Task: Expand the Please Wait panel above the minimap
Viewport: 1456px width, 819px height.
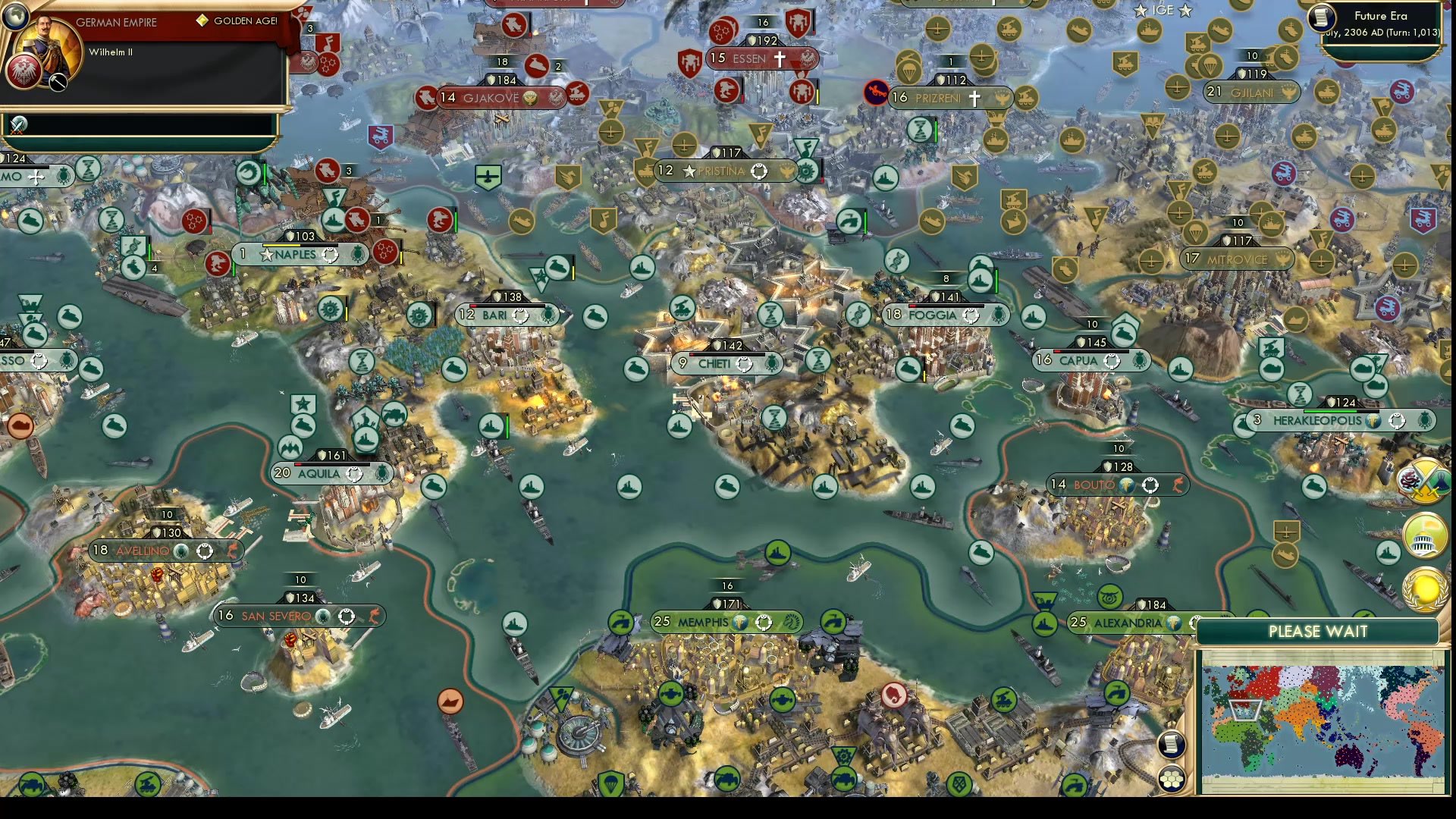Action: pos(1319,631)
